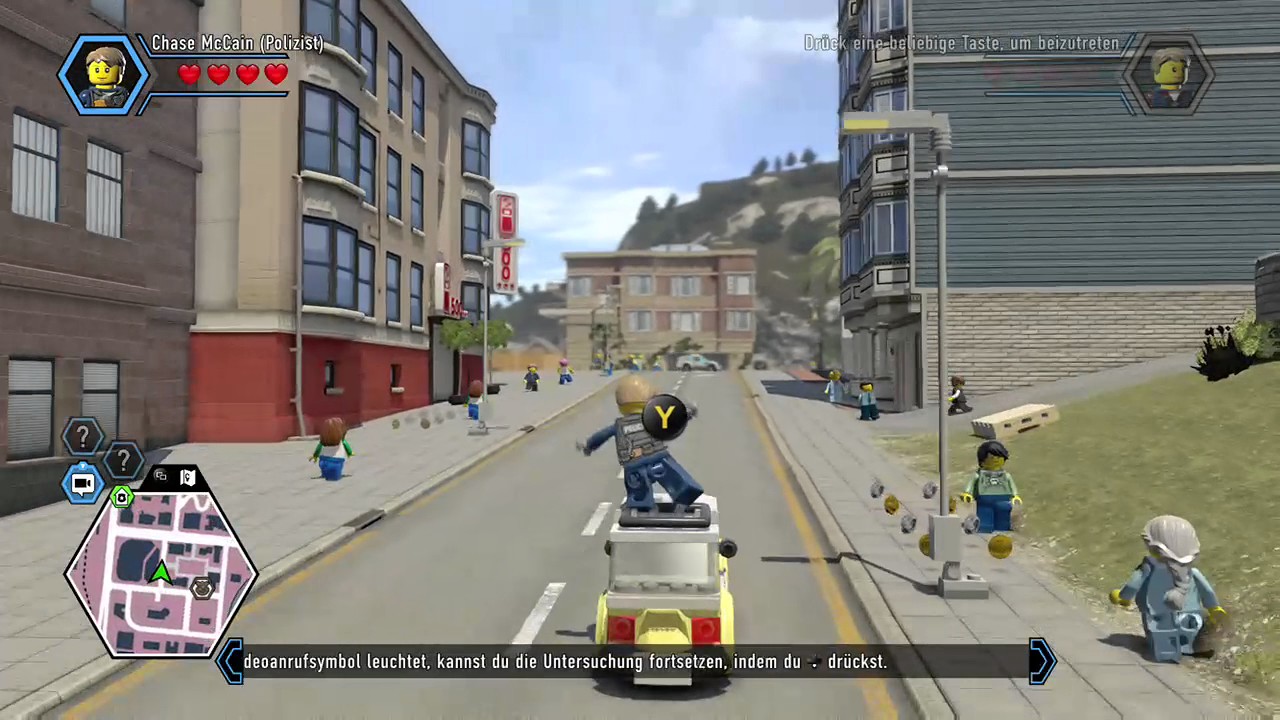Click the upper question mark hexagon
Screen dimensions: 1280x720
click(x=83, y=437)
